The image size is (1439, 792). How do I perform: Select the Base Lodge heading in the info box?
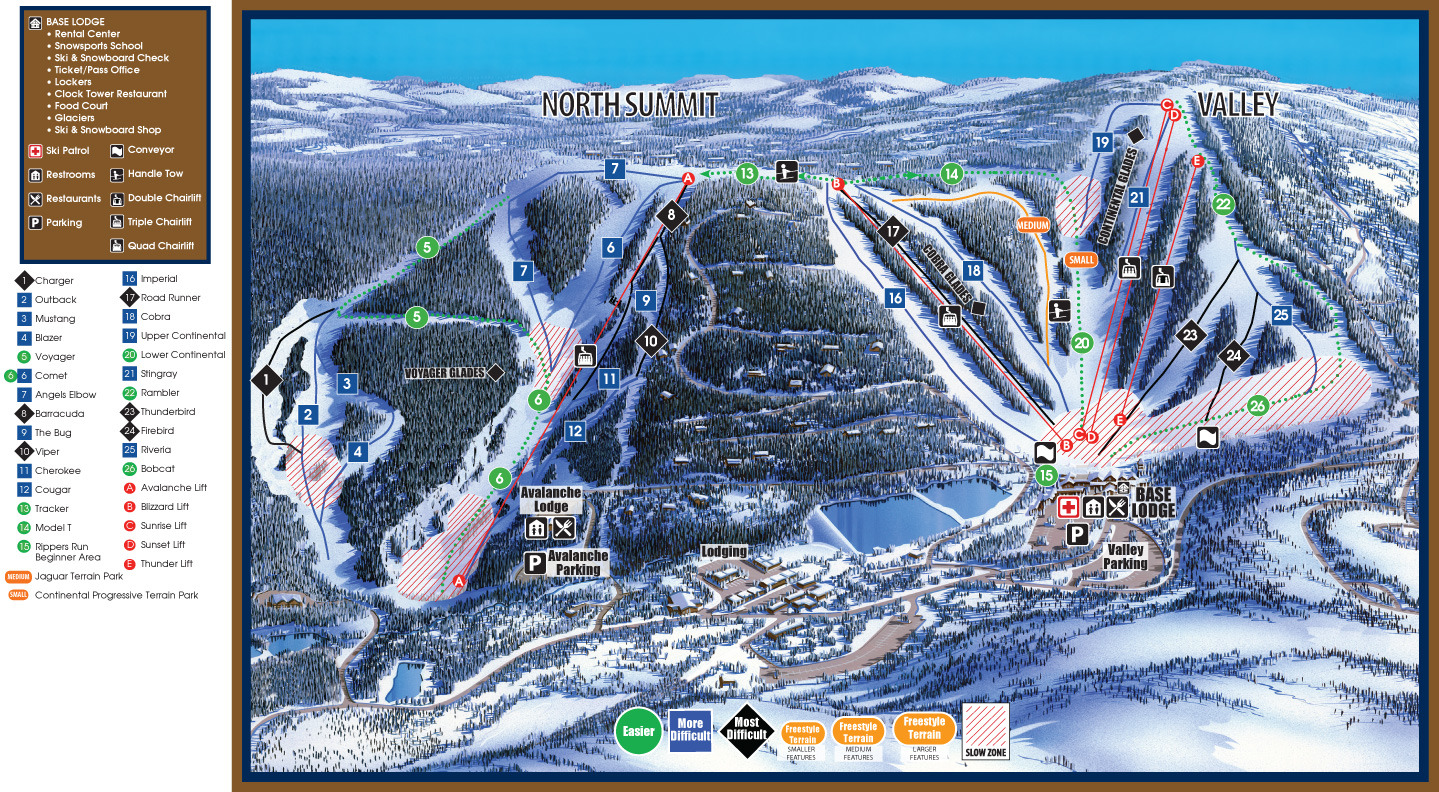pyautogui.click(x=75, y=22)
